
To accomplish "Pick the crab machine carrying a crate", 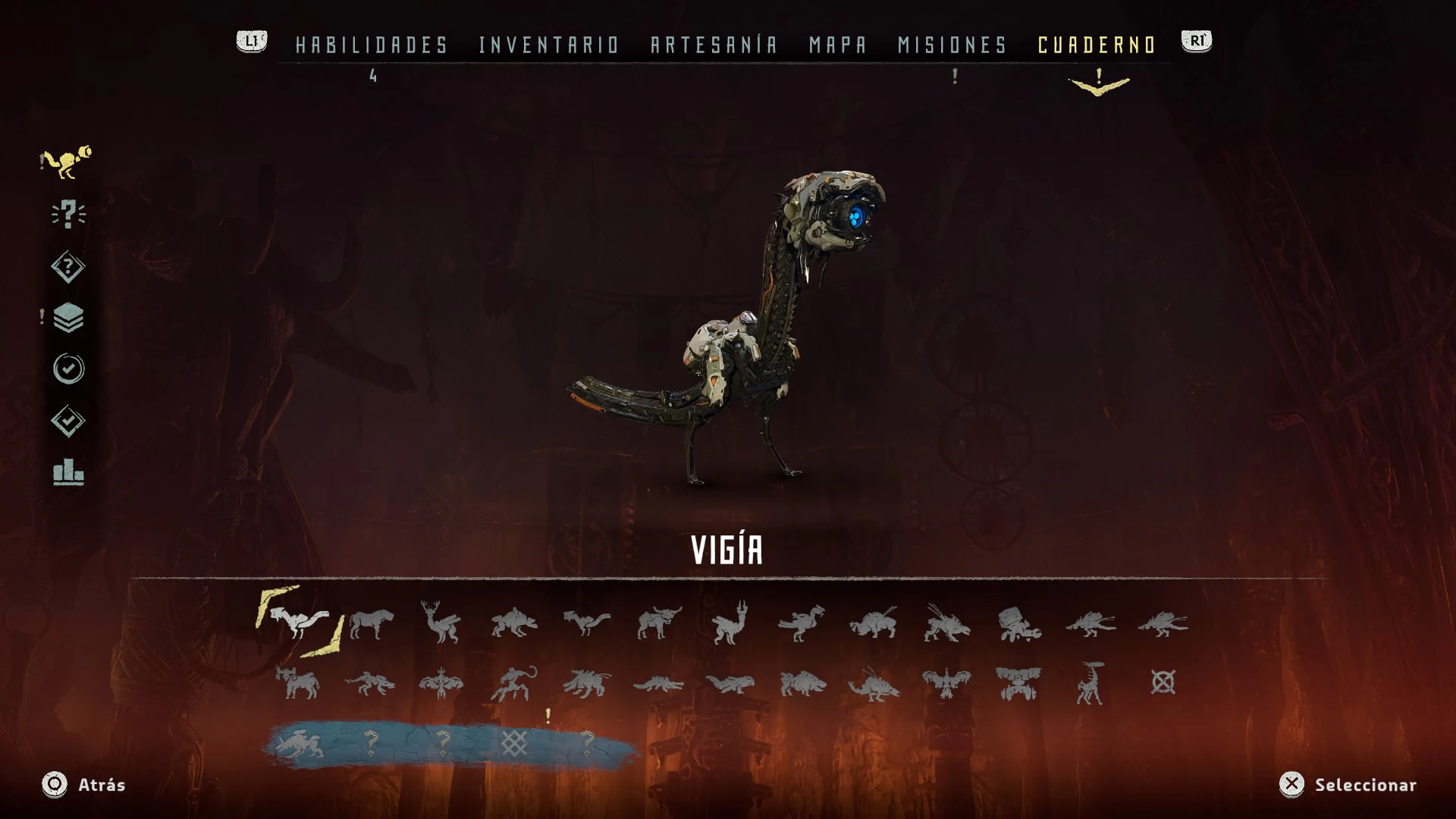I will (x=1018, y=624).
